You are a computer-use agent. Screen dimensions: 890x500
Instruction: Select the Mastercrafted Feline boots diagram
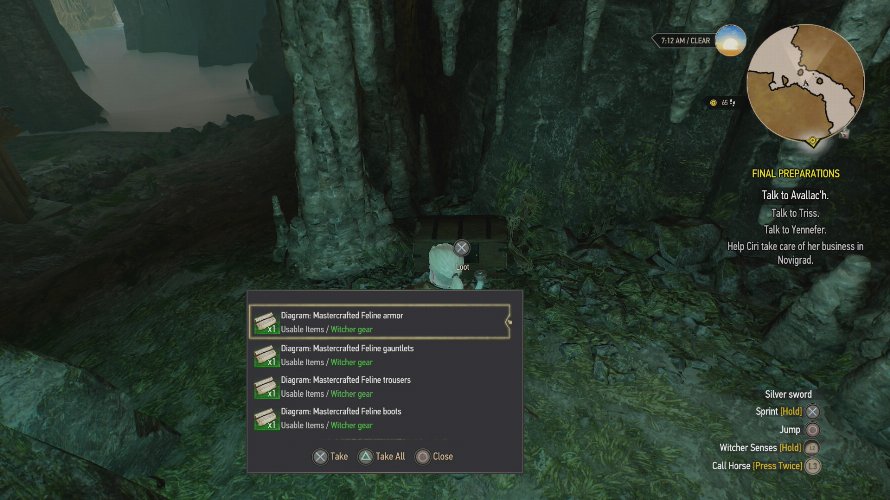[x=378, y=418]
